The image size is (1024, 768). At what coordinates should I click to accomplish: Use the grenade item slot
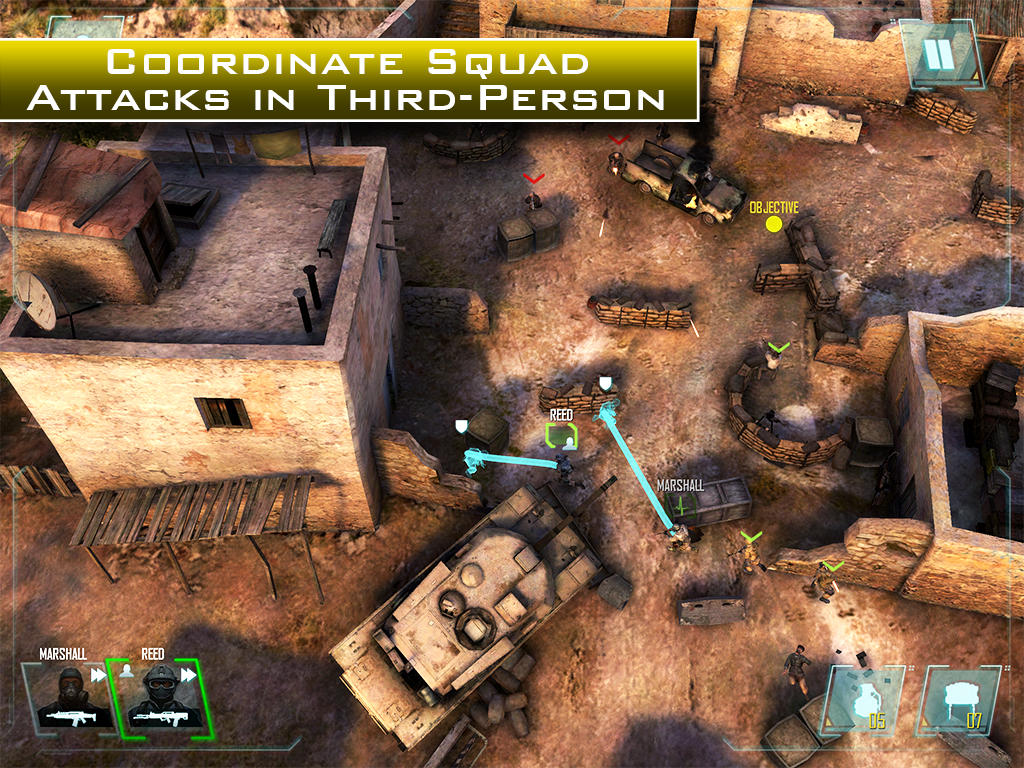[862, 701]
